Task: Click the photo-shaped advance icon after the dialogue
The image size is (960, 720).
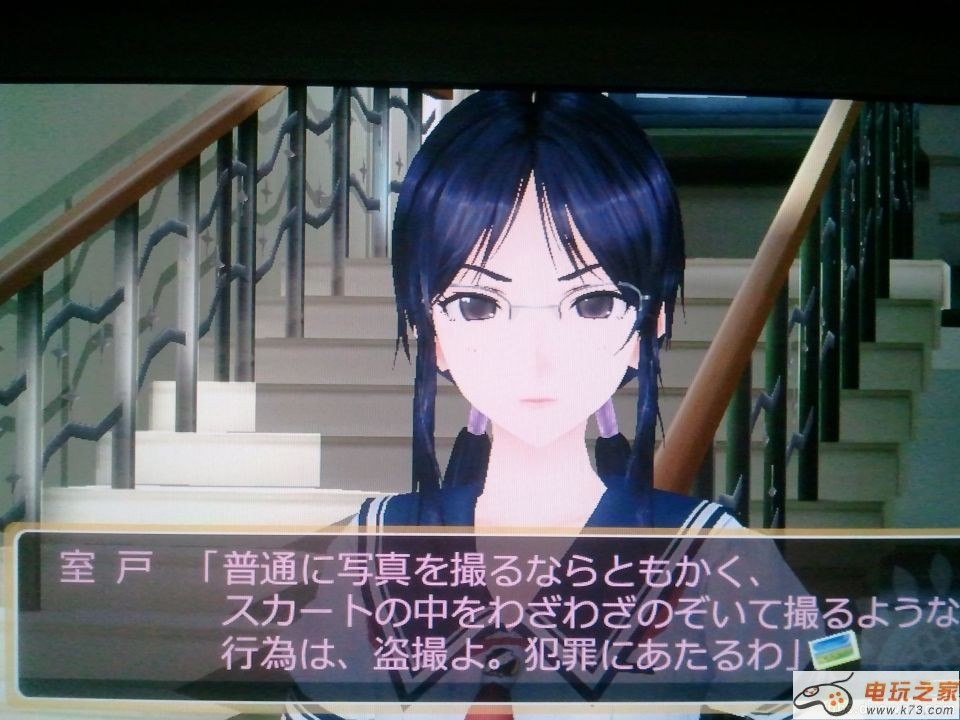Action: (x=835, y=650)
